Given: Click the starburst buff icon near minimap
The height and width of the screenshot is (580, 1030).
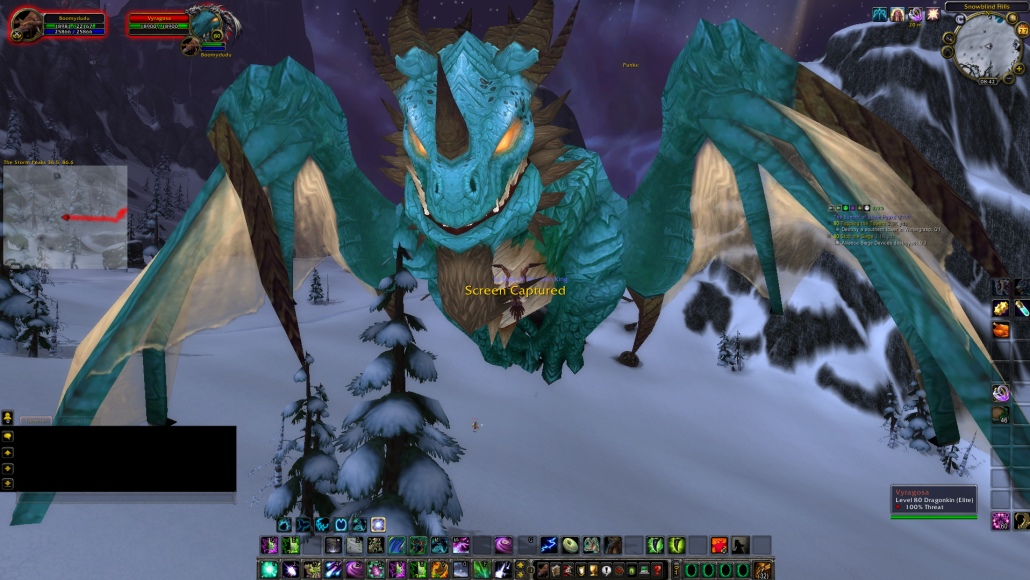Looking at the screenshot, I should pyautogui.click(x=932, y=14).
